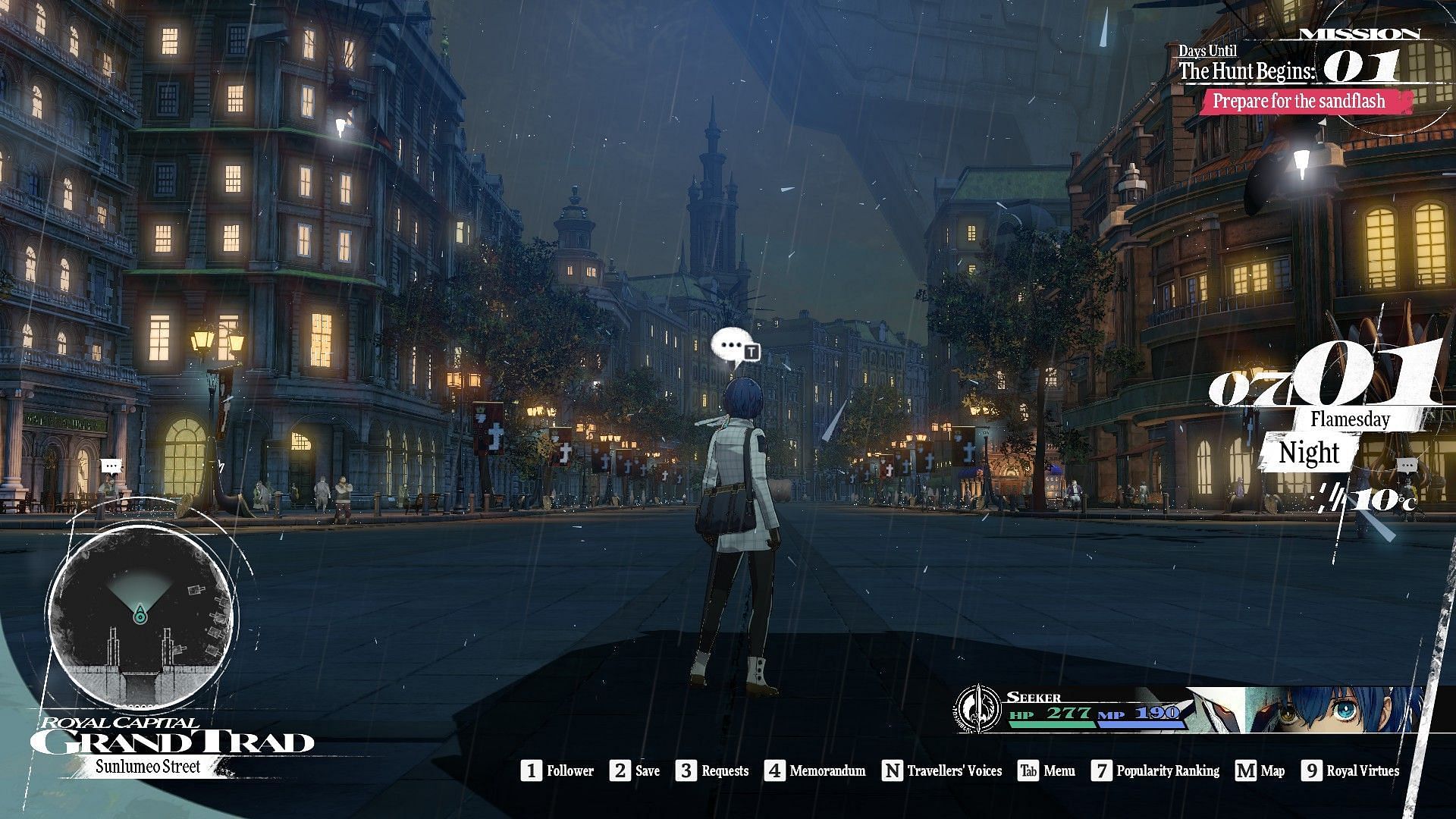
Task: View the Popularity Ranking
Action: pyautogui.click(x=1156, y=771)
